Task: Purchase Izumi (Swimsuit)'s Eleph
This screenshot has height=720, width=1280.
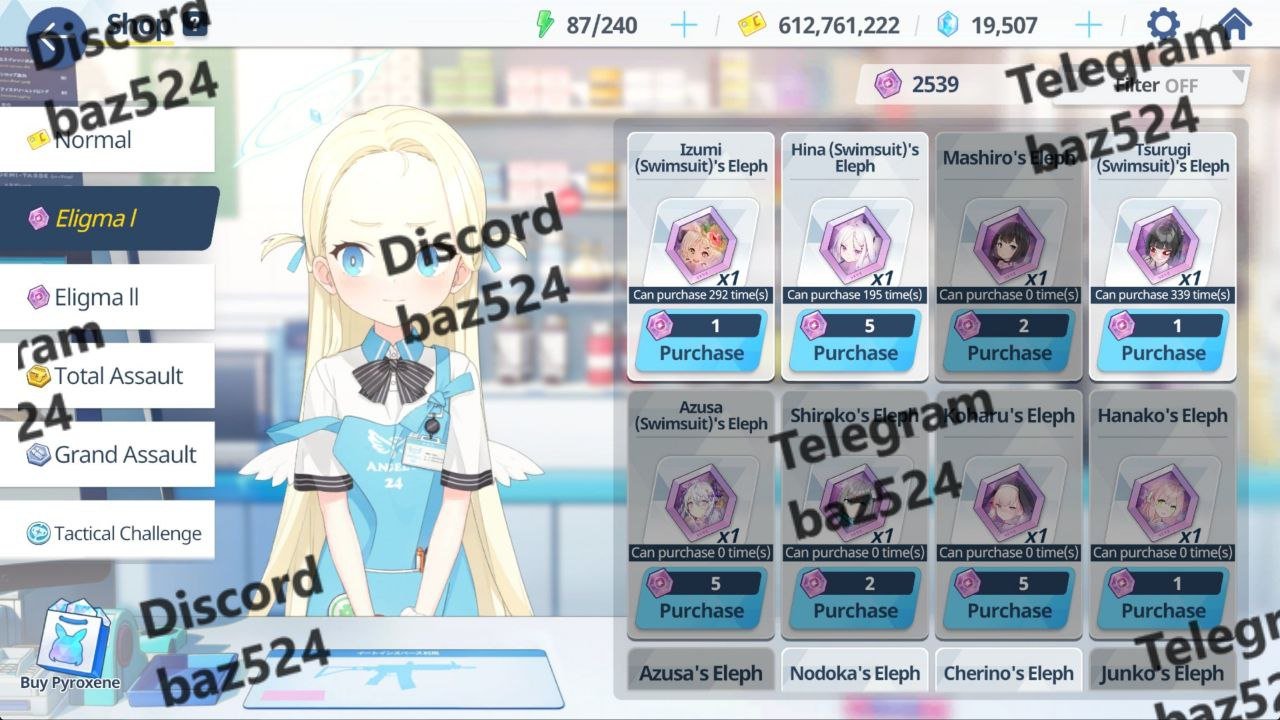Action: (x=701, y=352)
